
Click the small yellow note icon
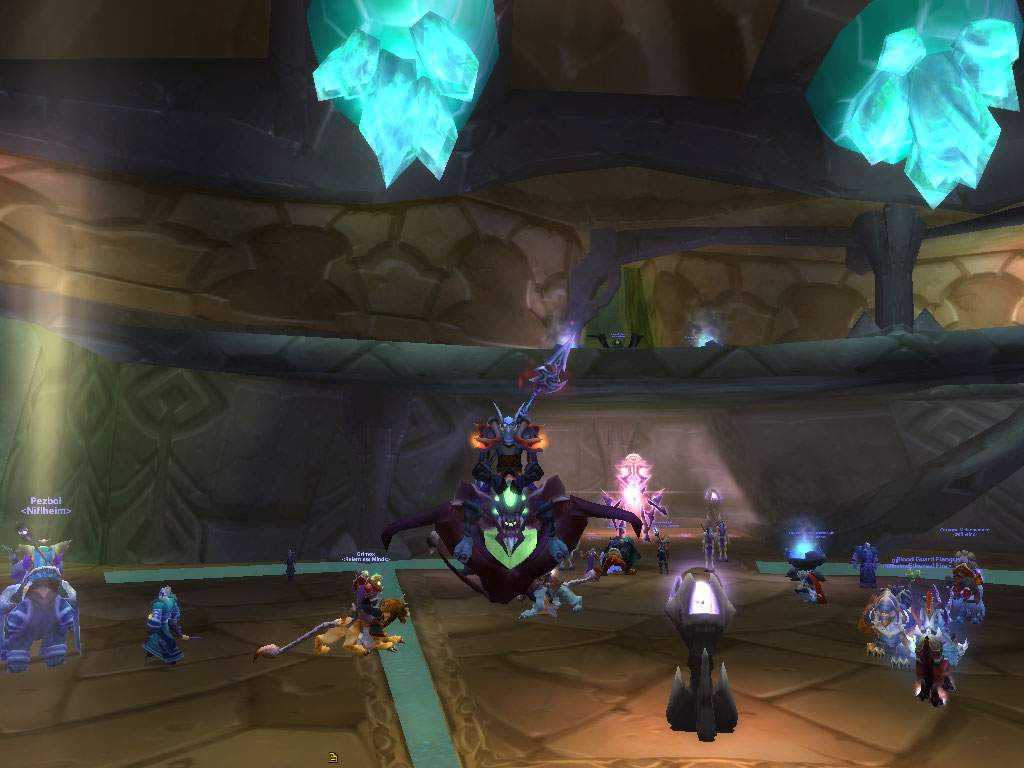point(333,758)
